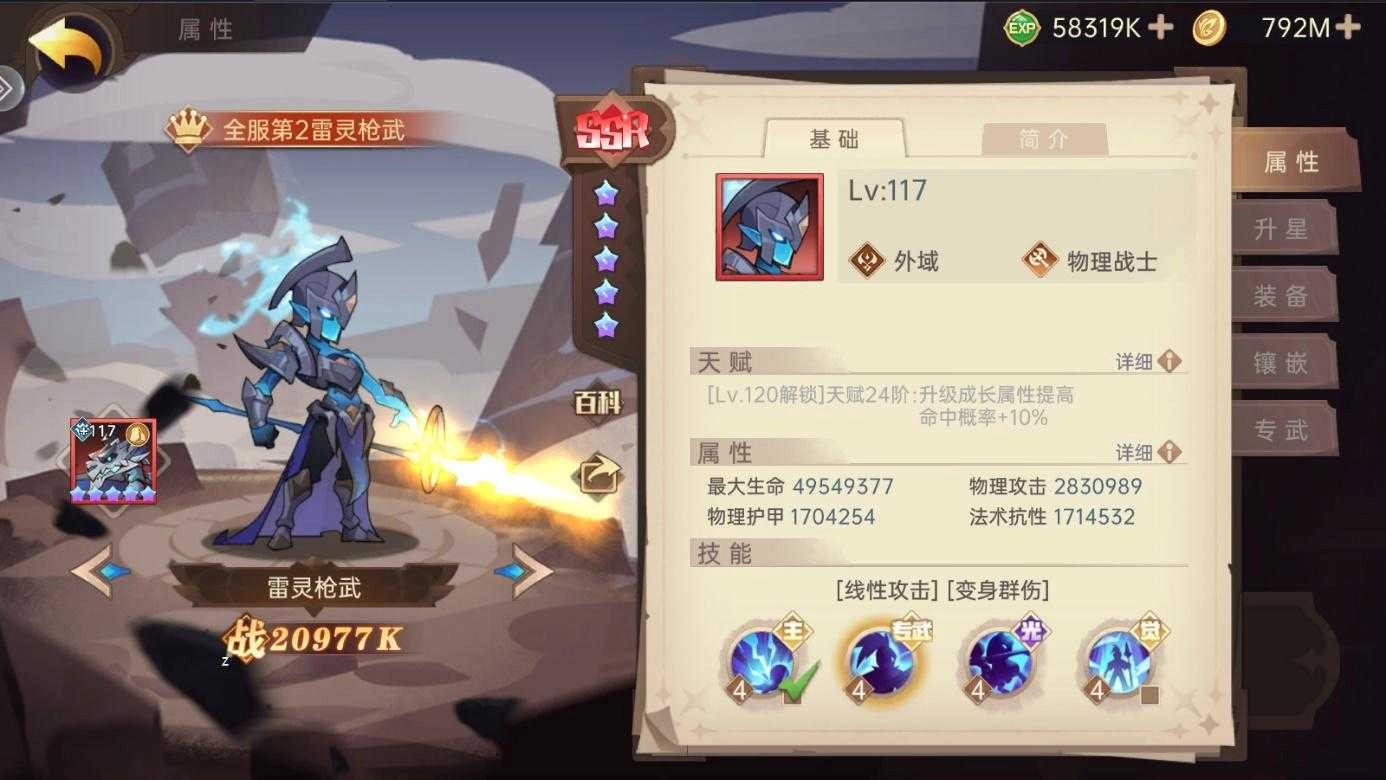This screenshot has height=780, width=1386.
Task: Open 升星 in the right sidebar menu
Action: (1286, 228)
